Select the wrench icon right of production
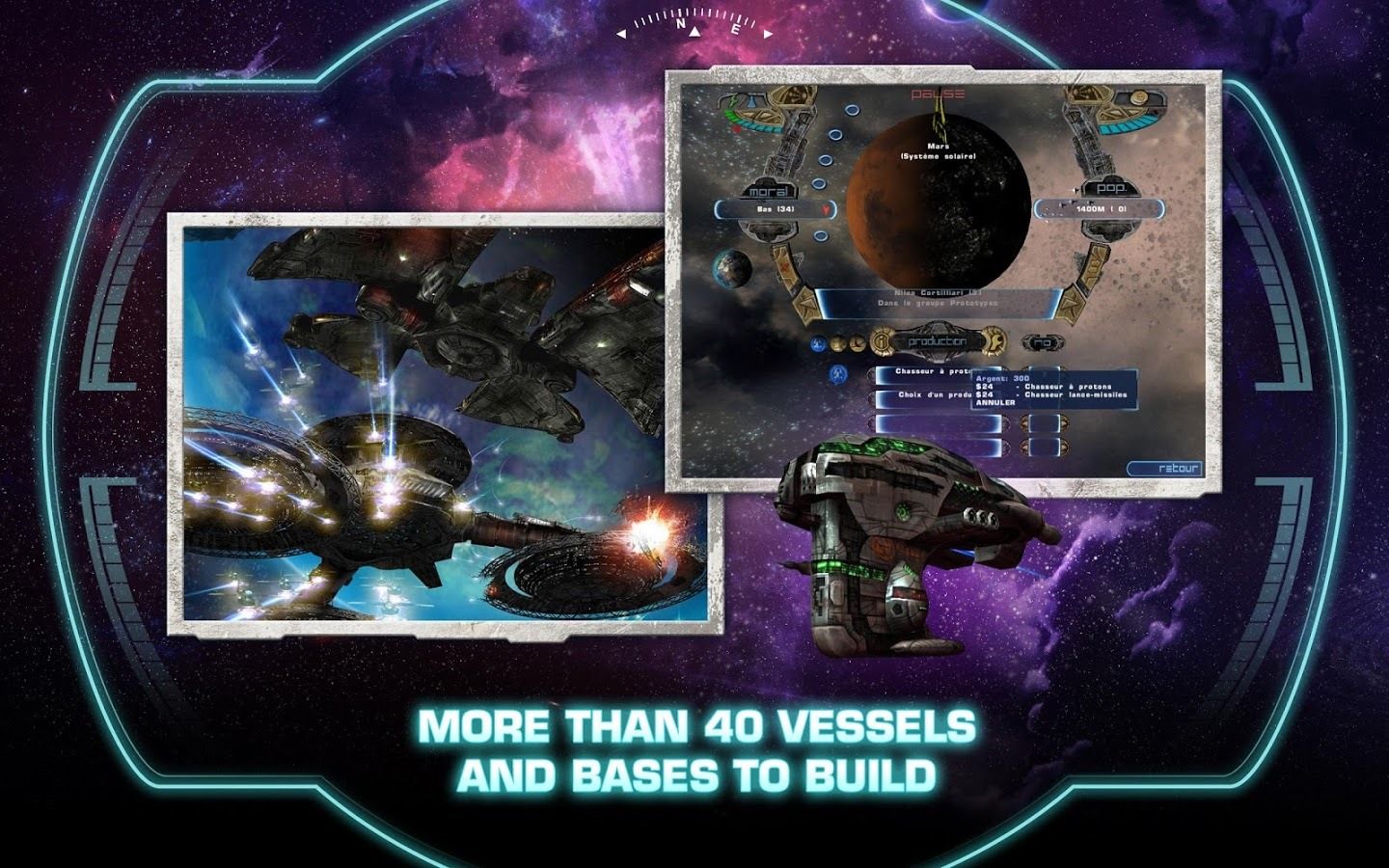Image resolution: width=1389 pixels, height=868 pixels. point(995,342)
